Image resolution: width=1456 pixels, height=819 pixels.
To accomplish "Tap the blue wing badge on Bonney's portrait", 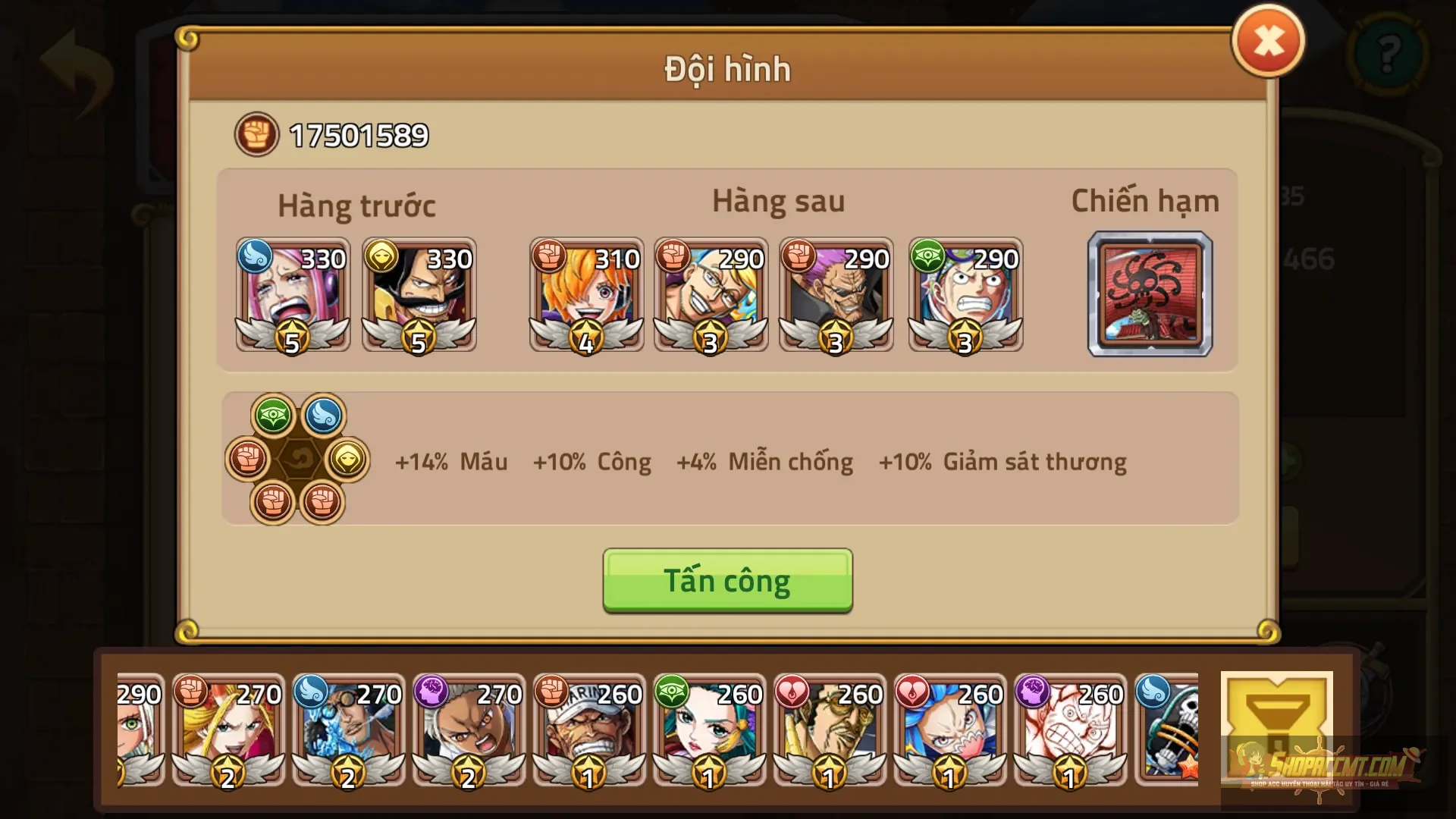I will click(x=256, y=258).
